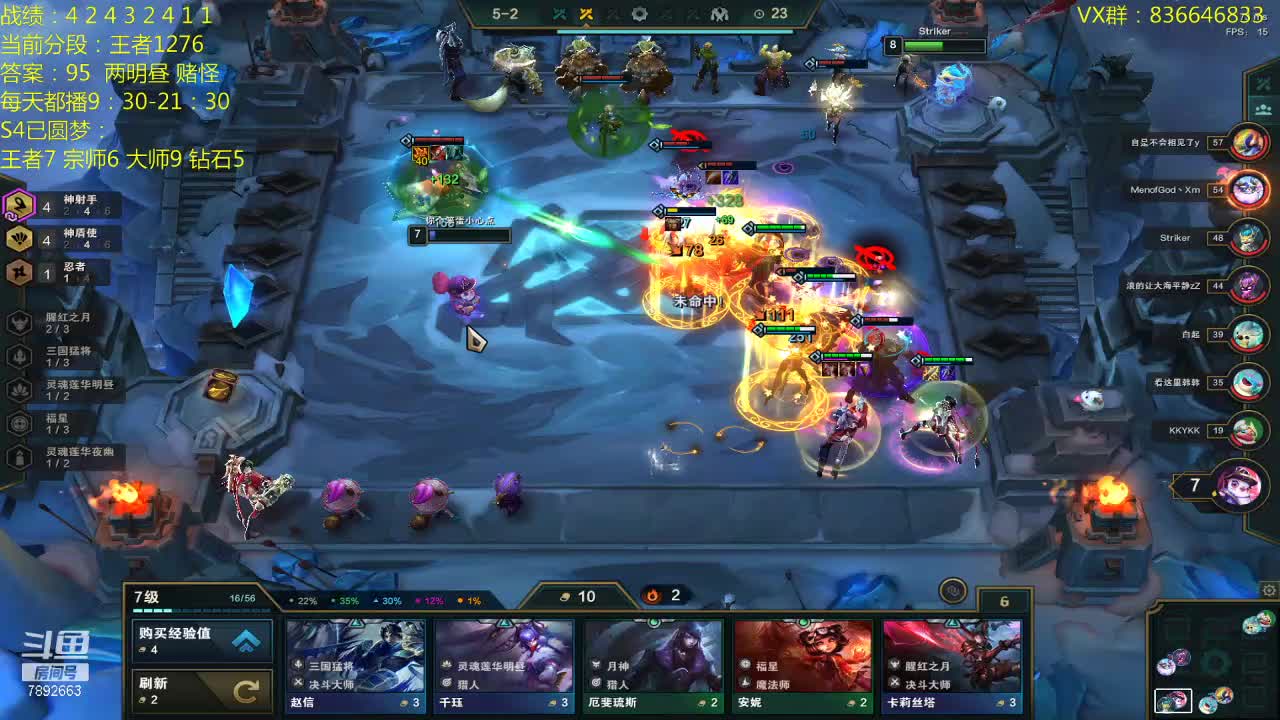Open the settings gear above the minimap

point(1269,590)
